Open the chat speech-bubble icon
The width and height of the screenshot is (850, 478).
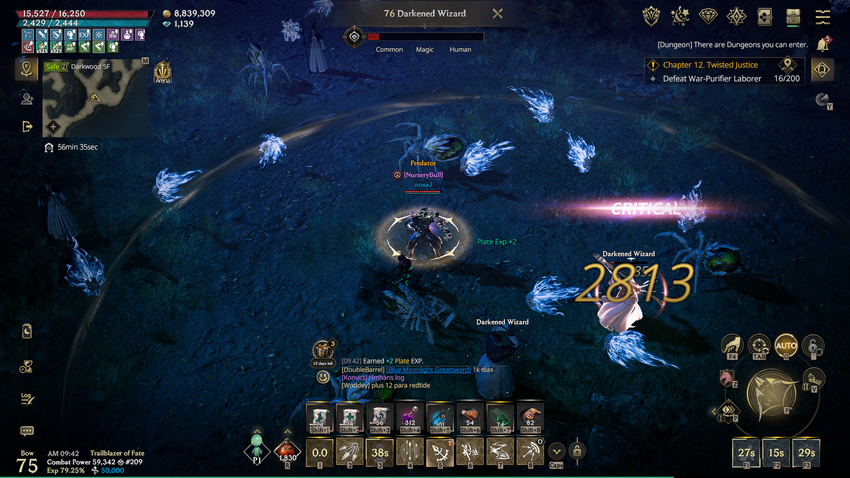pos(27,431)
